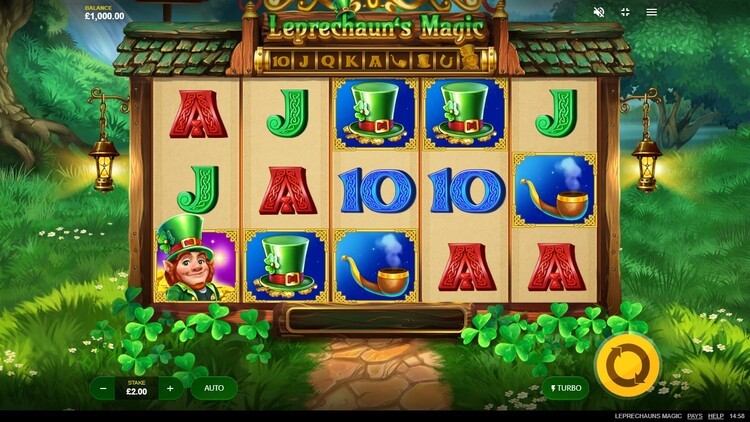Open the Help link
The height and width of the screenshot is (422, 750).
716,415
